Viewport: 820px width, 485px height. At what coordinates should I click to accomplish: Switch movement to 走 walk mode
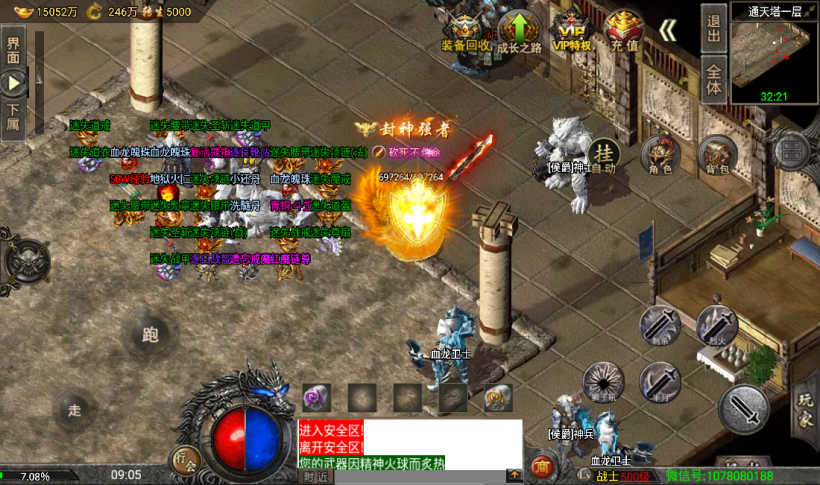click(74, 410)
